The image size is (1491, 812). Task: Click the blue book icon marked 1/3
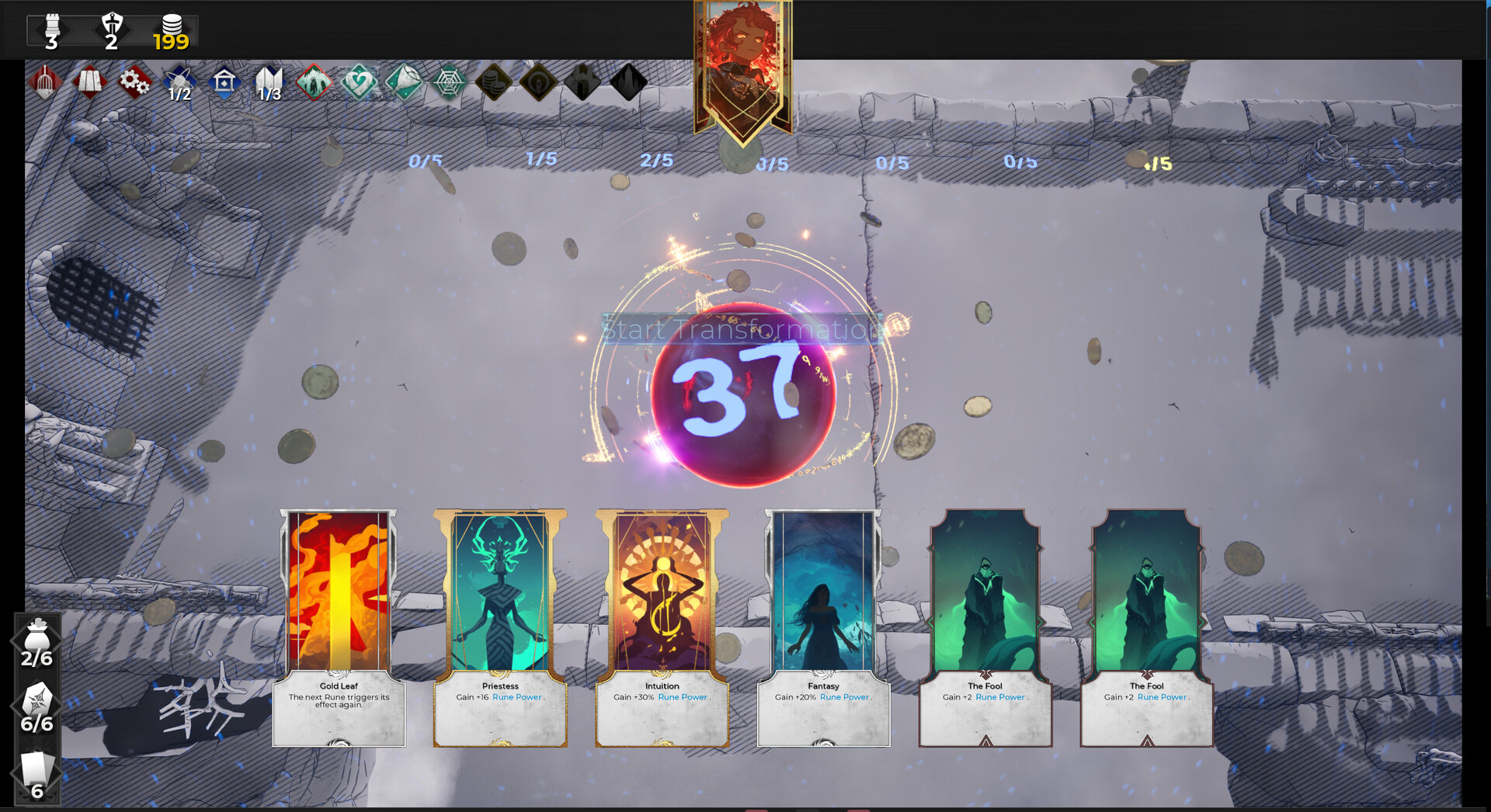pyautogui.click(x=269, y=82)
